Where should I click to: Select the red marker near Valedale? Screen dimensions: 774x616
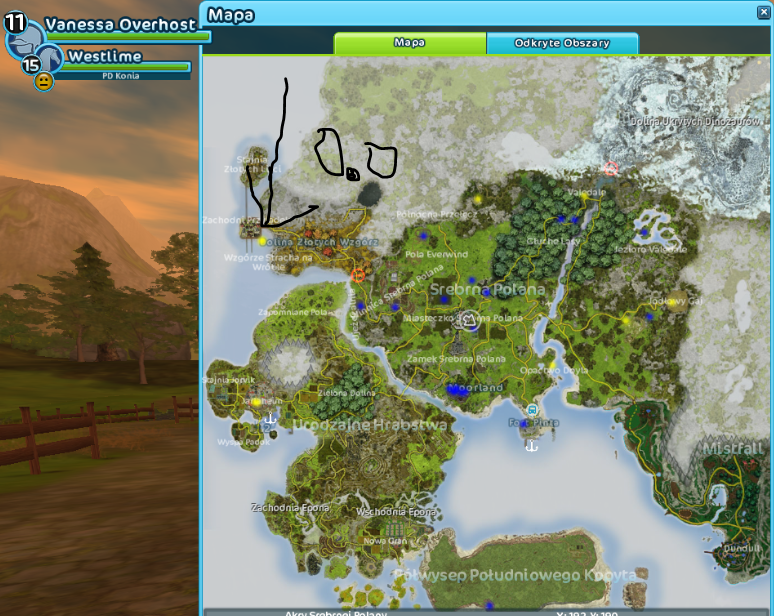click(611, 169)
